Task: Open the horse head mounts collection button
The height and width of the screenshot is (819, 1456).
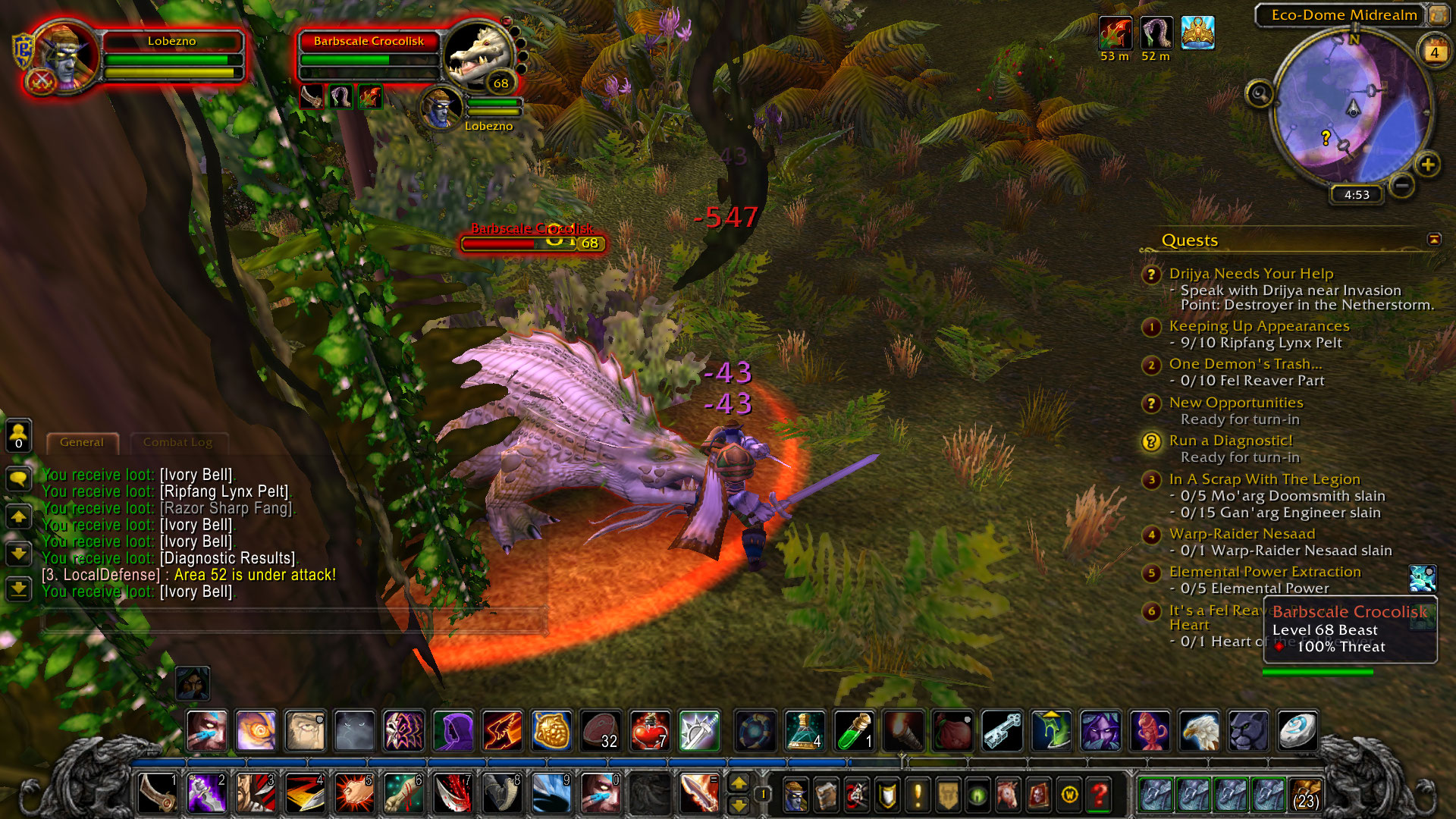Action: point(1008,795)
